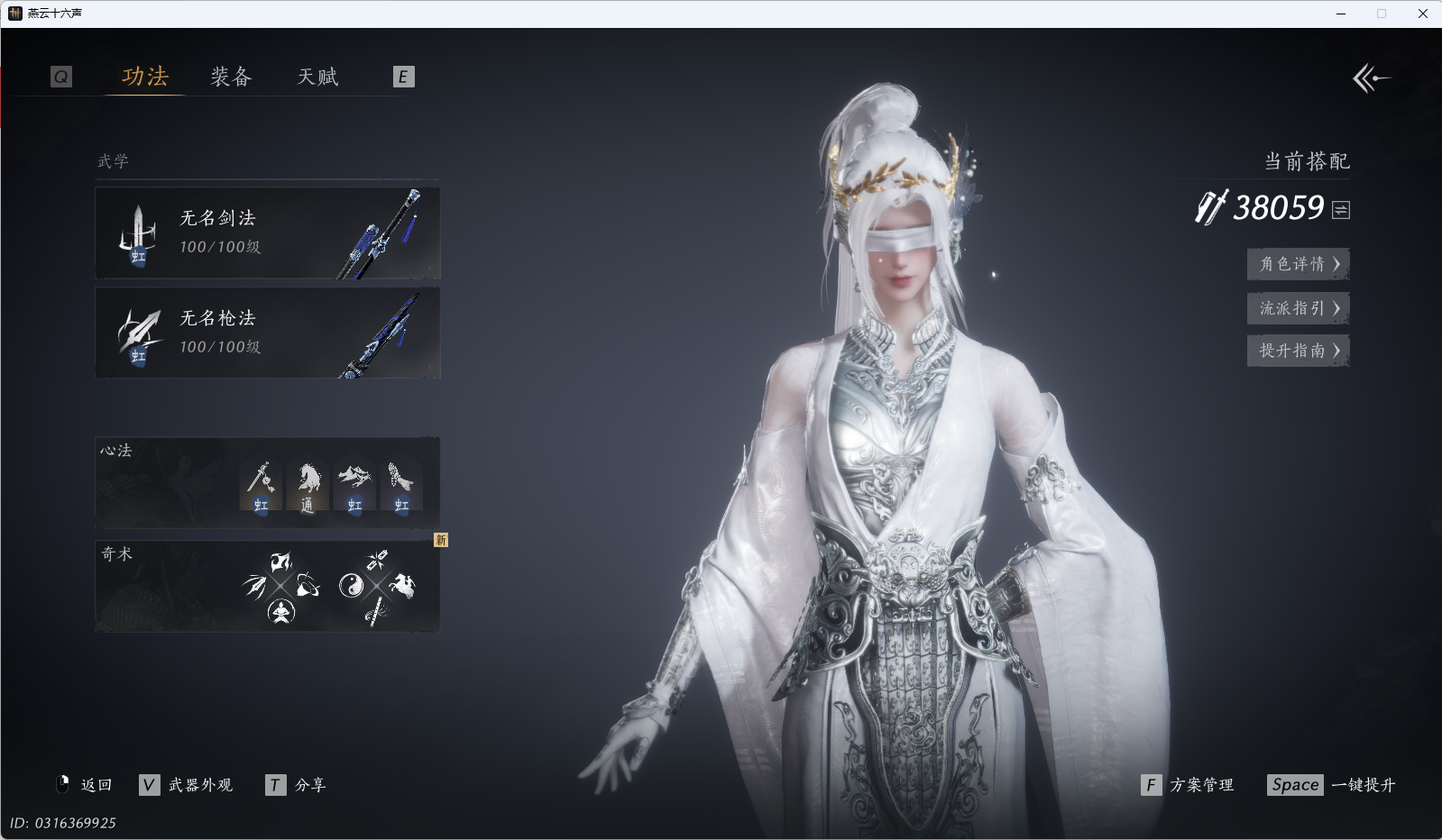Open 武器外观 weapon appearance
This screenshot has width=1442, height=840.
pyautogui.click(x=187, y=785)
